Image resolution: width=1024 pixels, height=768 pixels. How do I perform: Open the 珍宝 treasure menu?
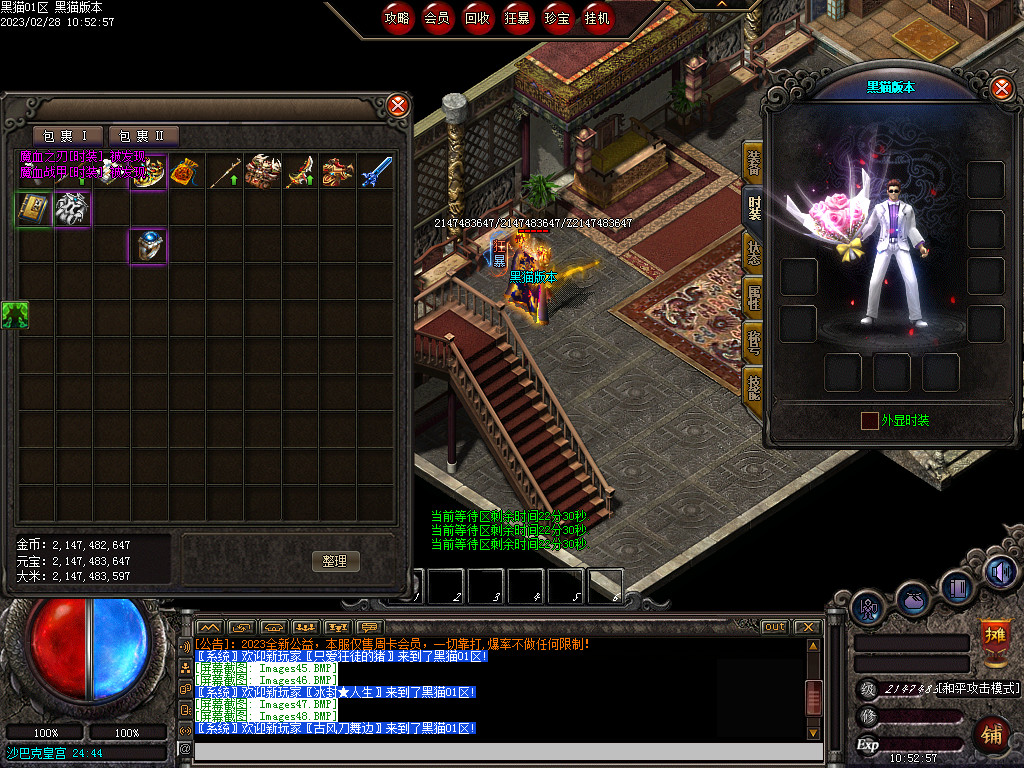pyautogui.click(x=557, y=18)
